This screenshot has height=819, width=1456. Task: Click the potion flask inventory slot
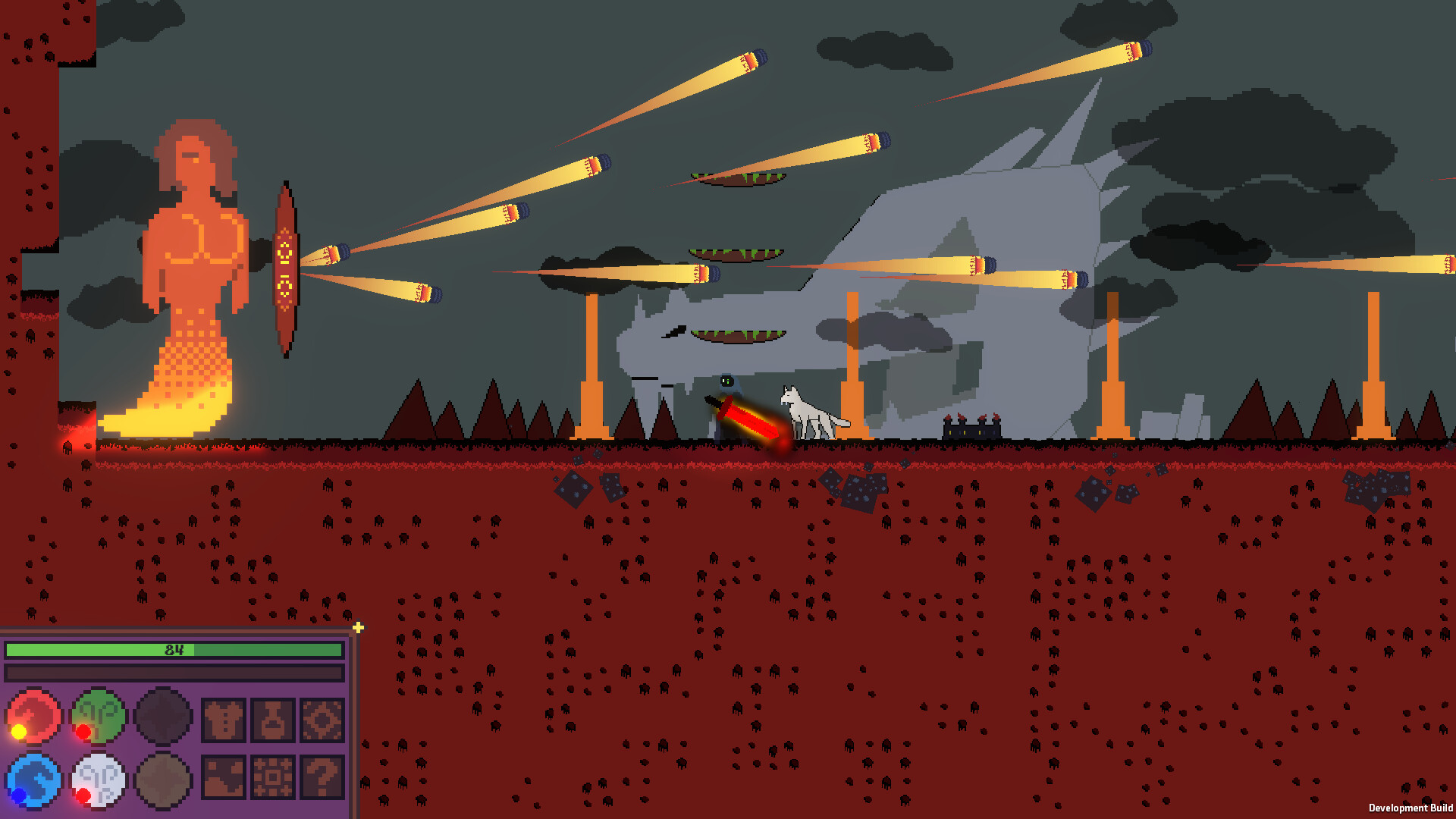pyautogui.click(x=274, y=721)
